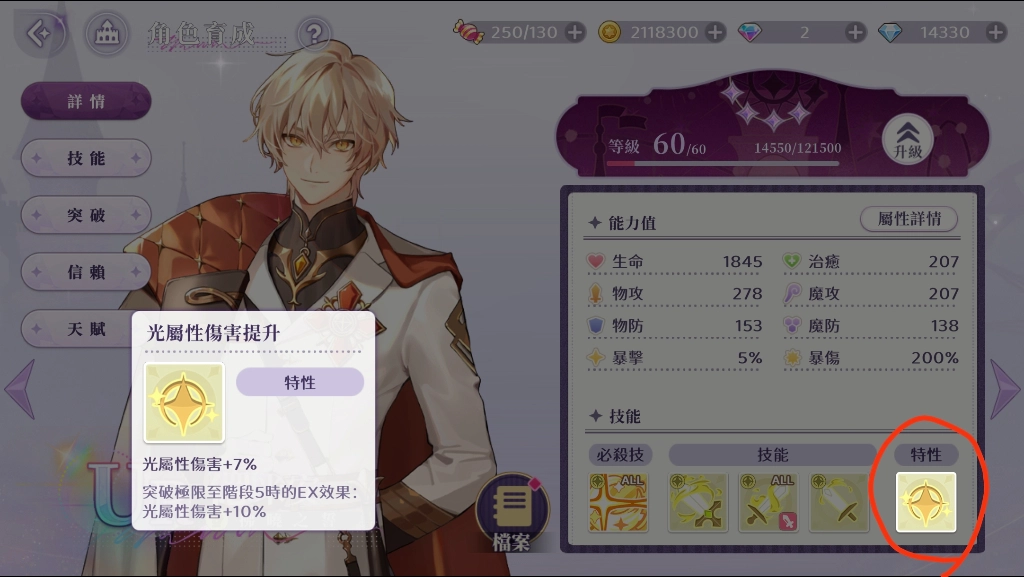Return to the home castle screen
Viewport: 1024px width, 577px height.
(x=106, y=34)
